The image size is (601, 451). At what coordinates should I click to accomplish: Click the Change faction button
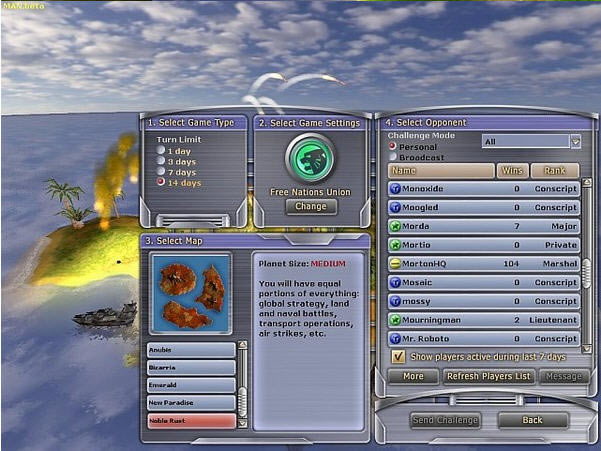coord(311,207)
